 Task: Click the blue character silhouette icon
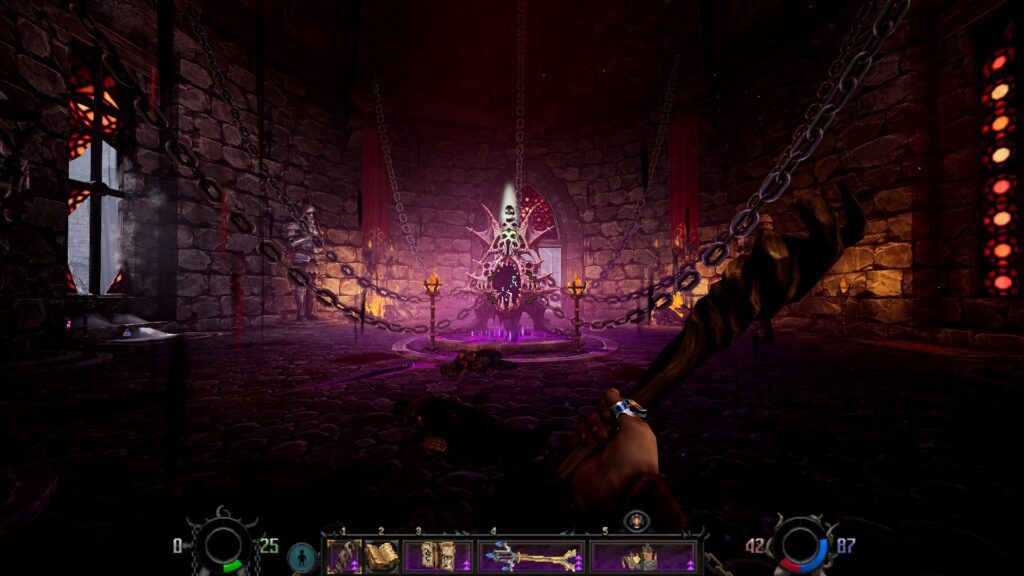pos(301,556)
